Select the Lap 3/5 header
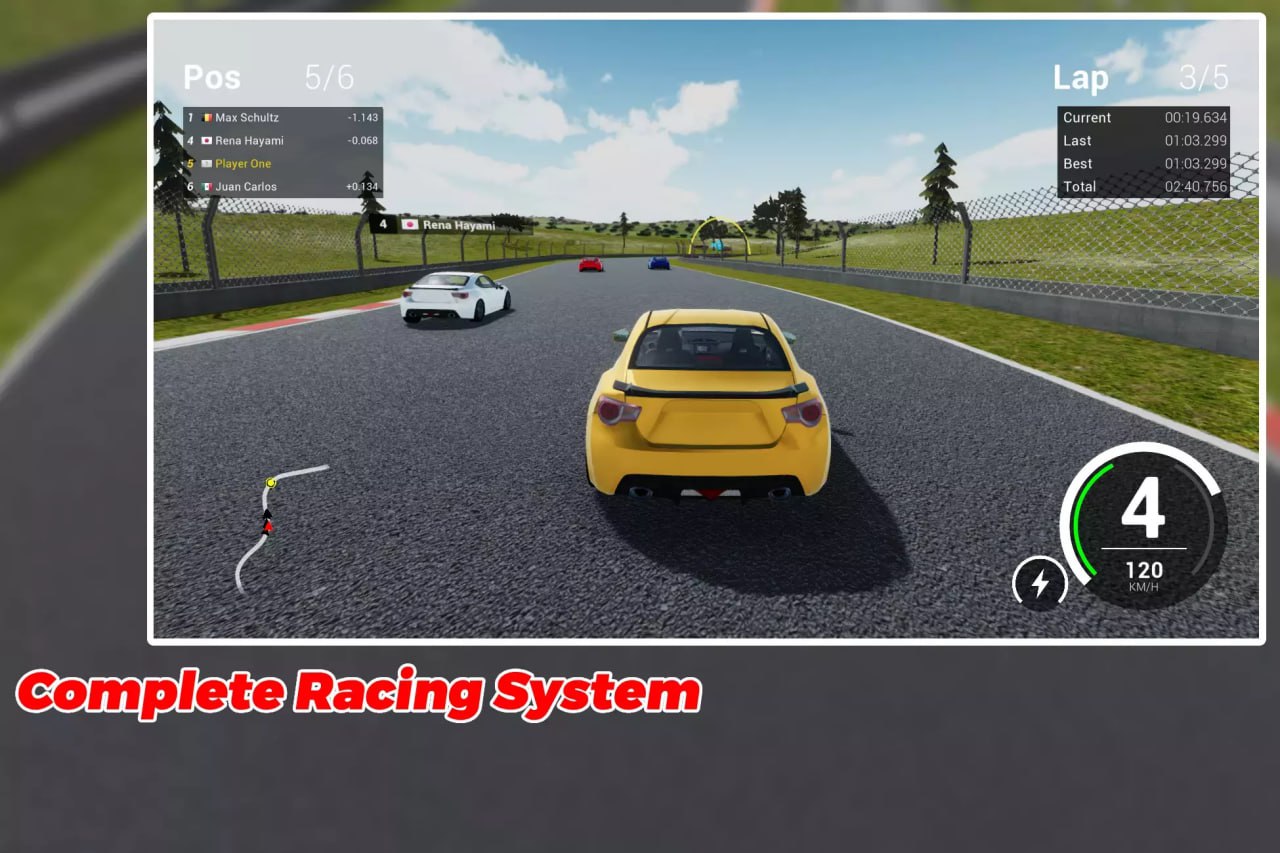1280x853 pixels. tap(1140, 77)
